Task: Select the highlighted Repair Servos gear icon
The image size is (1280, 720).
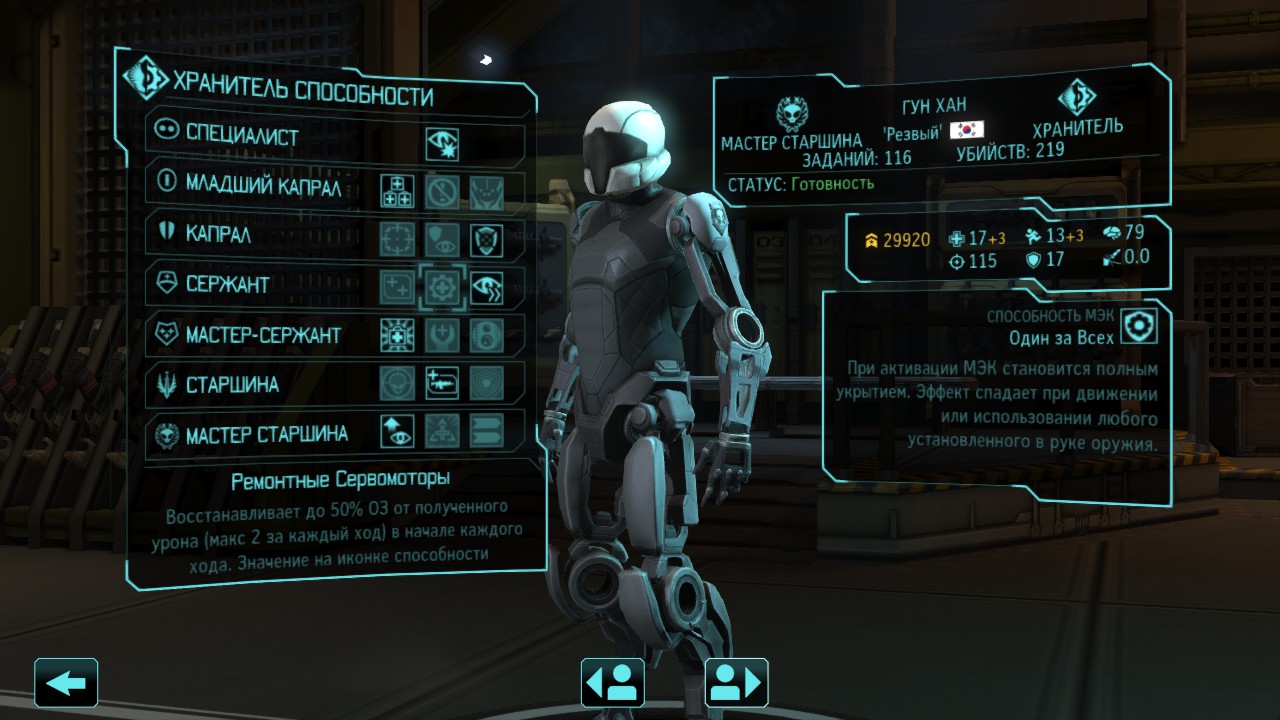Action: pyautogui.click(x=441, y=288)
